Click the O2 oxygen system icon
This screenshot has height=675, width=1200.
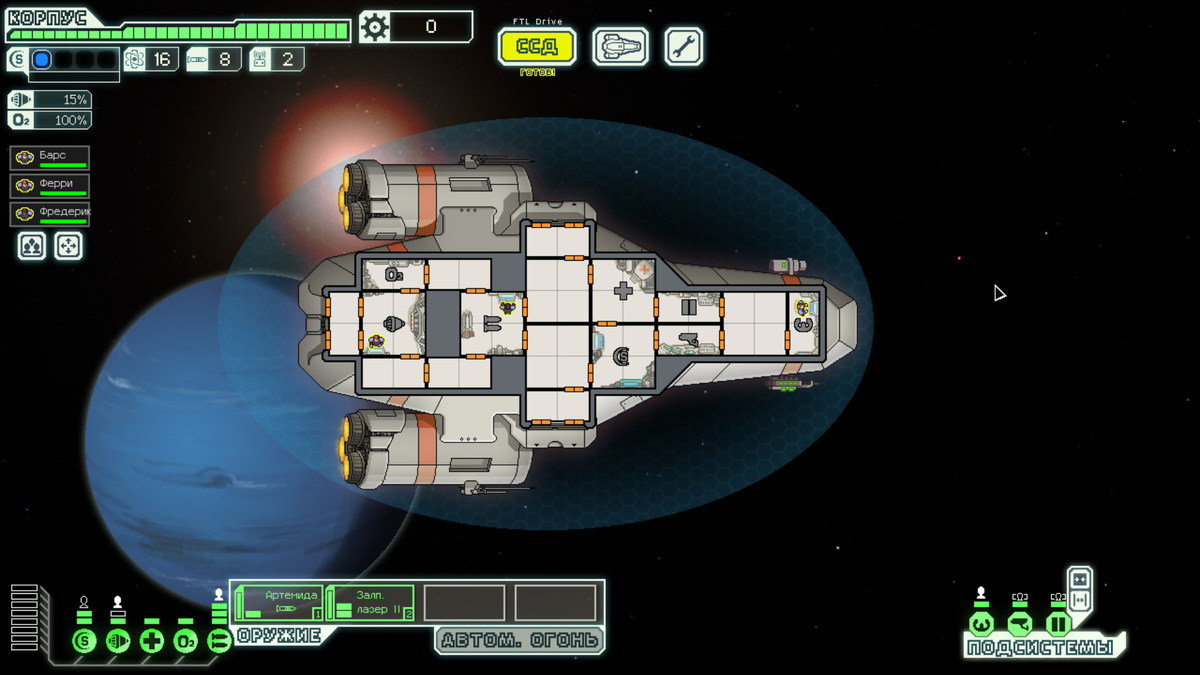(186, 641)
